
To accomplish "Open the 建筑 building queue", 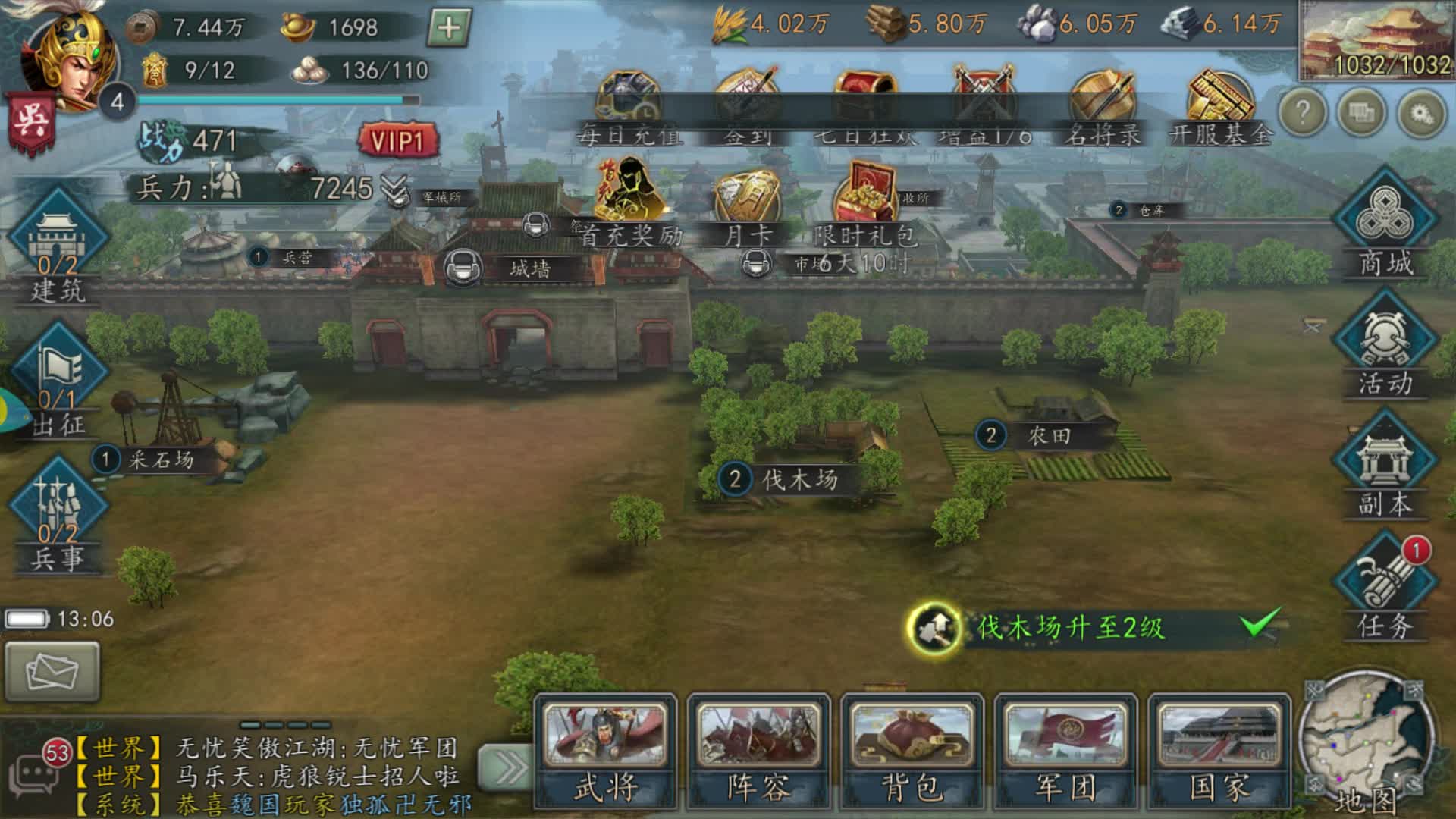I will (x=58, y=246).
